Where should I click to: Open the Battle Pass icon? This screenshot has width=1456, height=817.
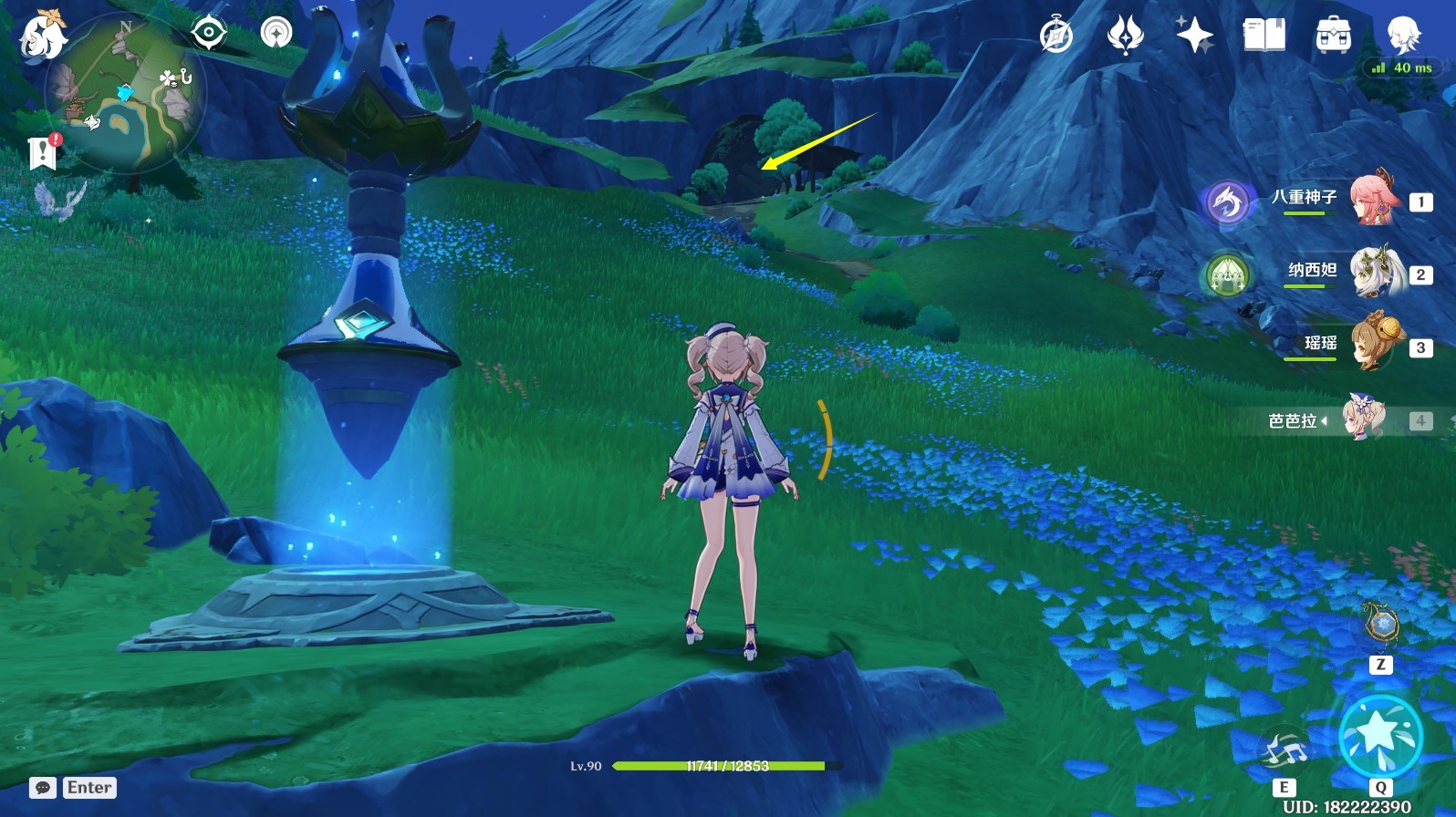pyautogui.click(x=1125, y=36)
